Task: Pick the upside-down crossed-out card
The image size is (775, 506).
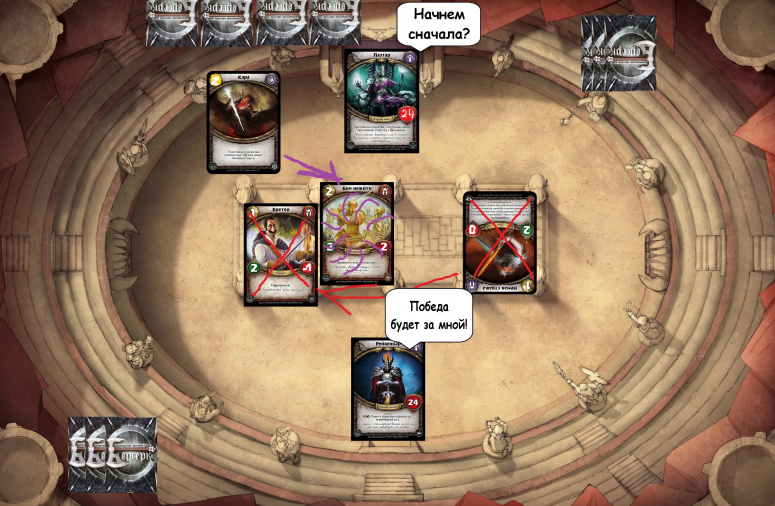Action: [499, 244]
